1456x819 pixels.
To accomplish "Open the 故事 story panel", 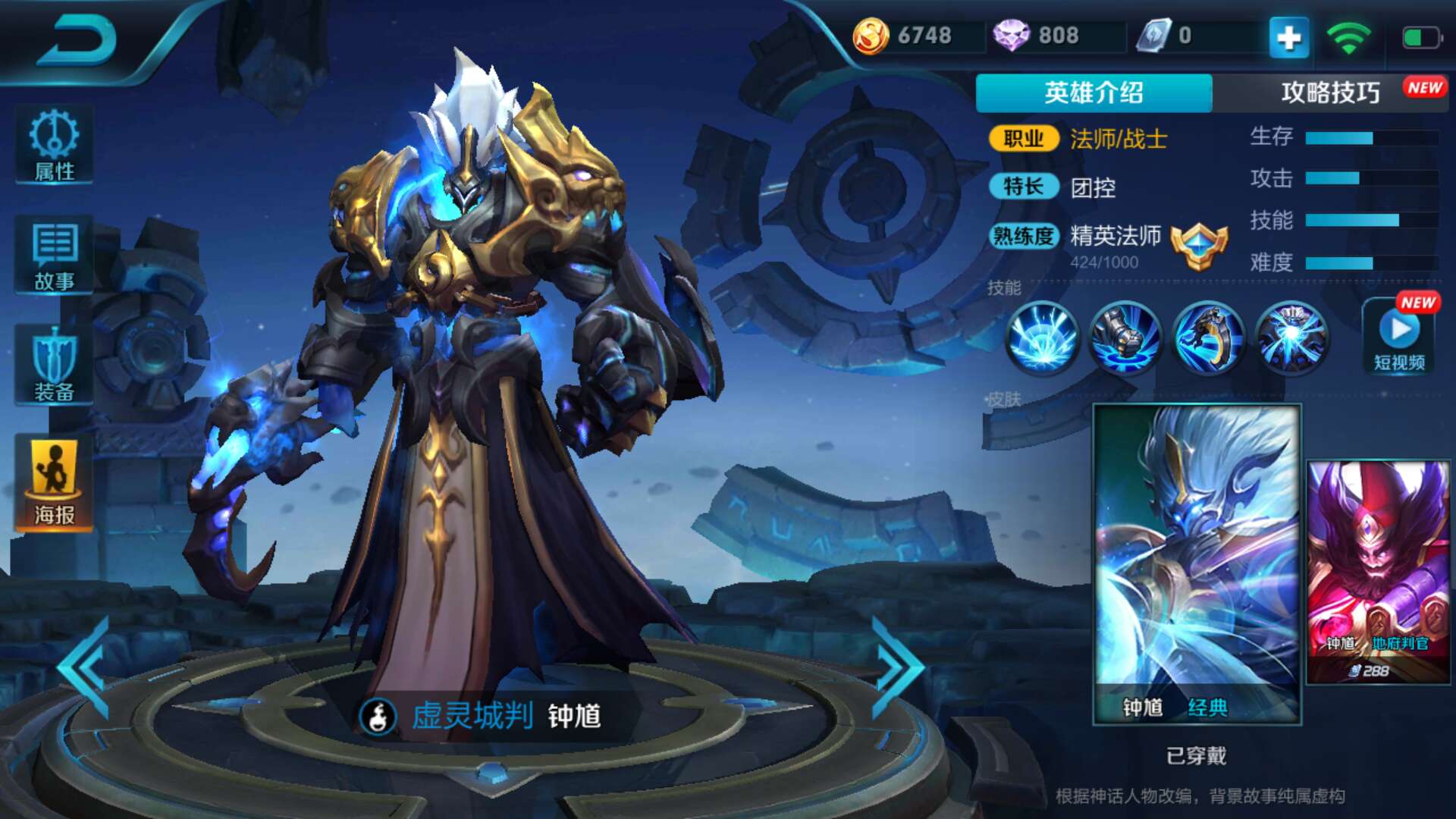I will (54, 256).
